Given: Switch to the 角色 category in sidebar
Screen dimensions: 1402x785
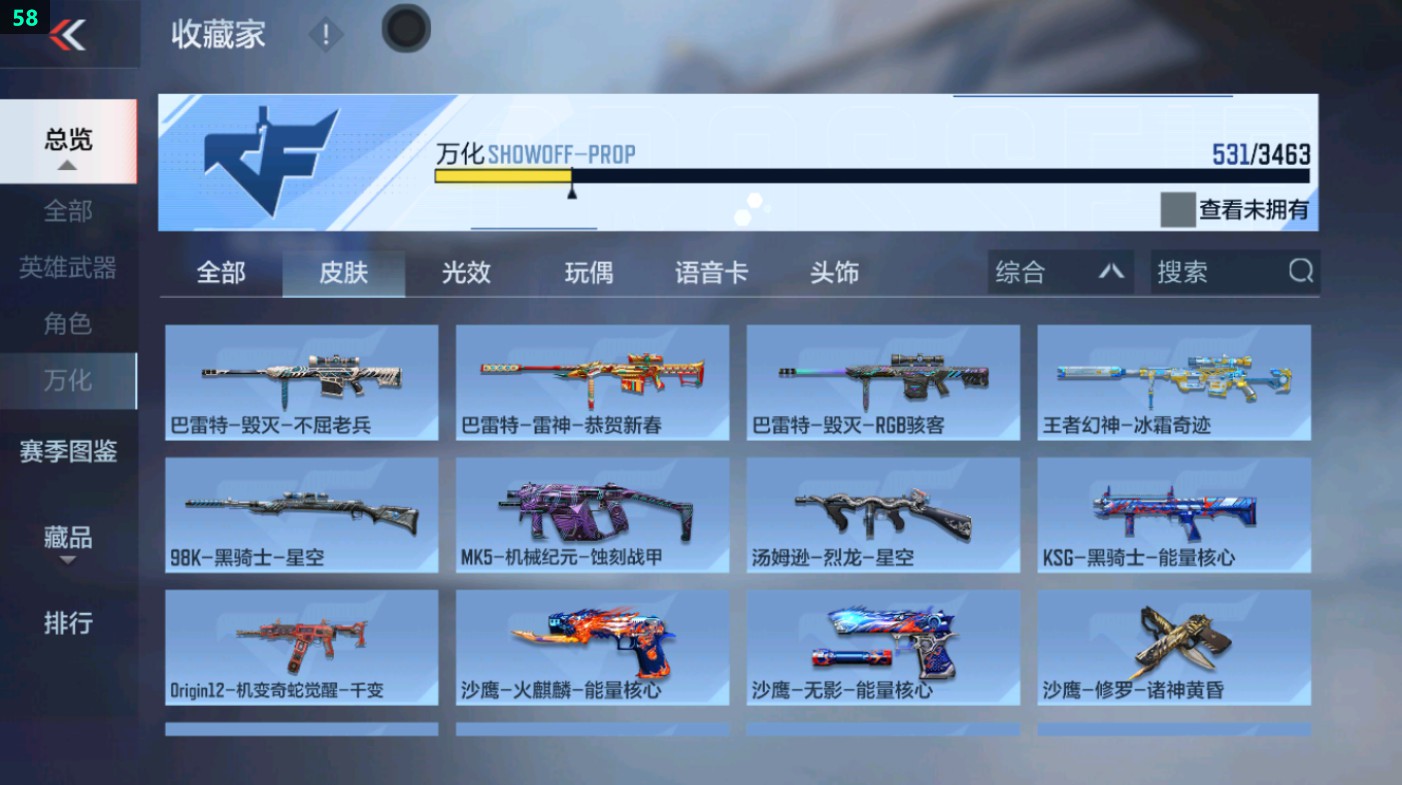Looking at the screenshot, I should 69,324.
